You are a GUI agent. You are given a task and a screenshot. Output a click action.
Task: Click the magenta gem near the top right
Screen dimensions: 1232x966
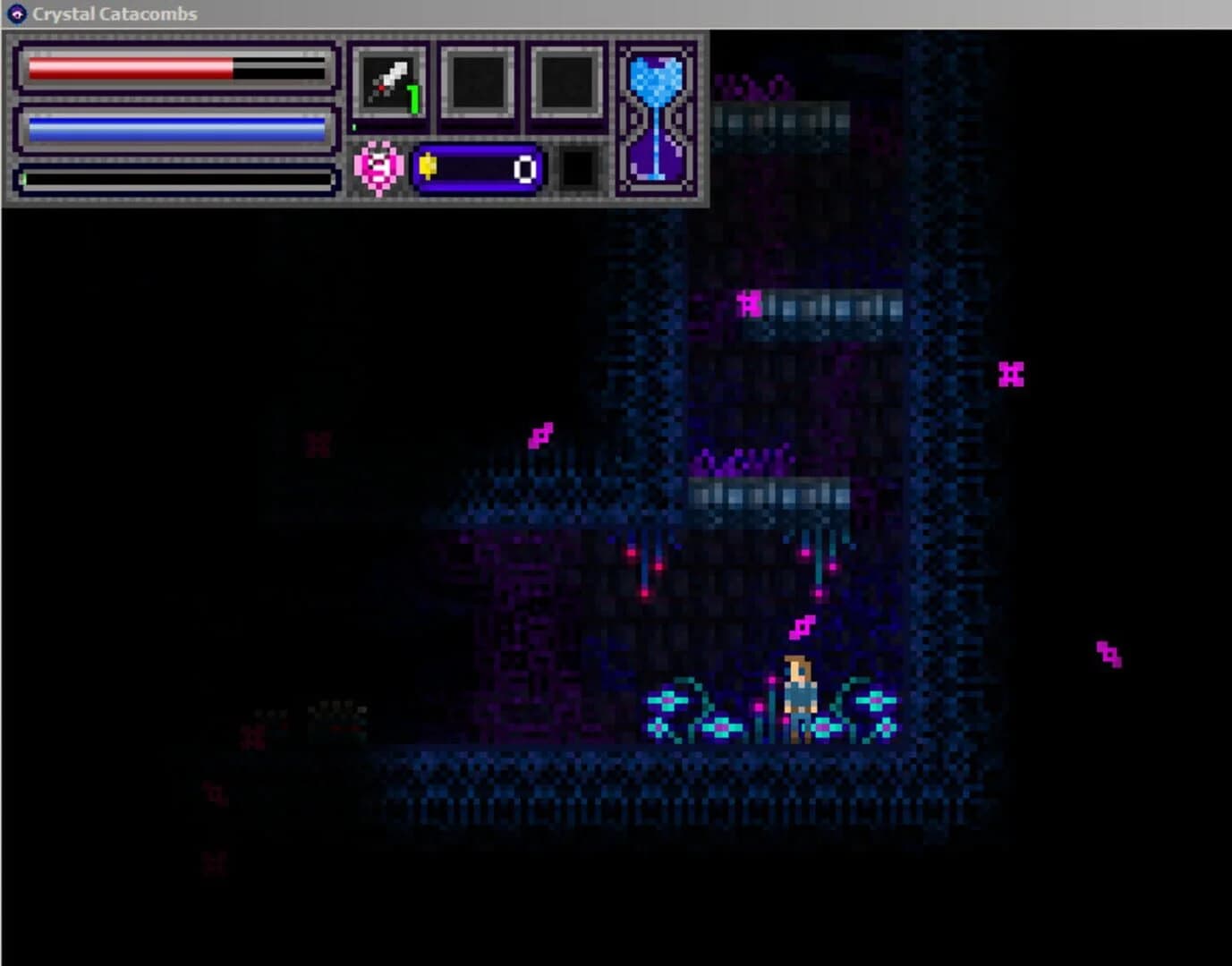tap(1012, 374)
